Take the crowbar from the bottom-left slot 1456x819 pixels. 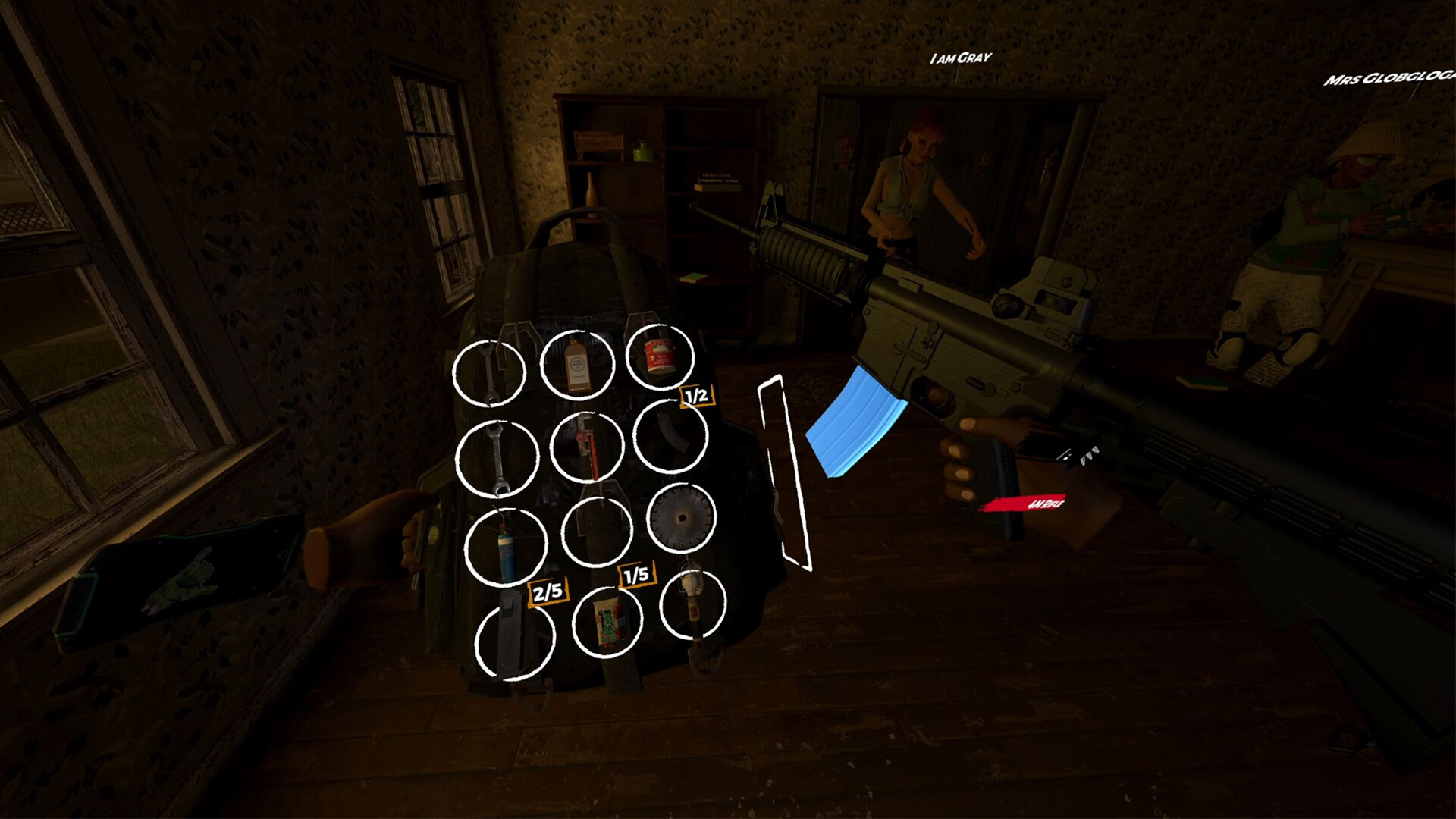514,641
